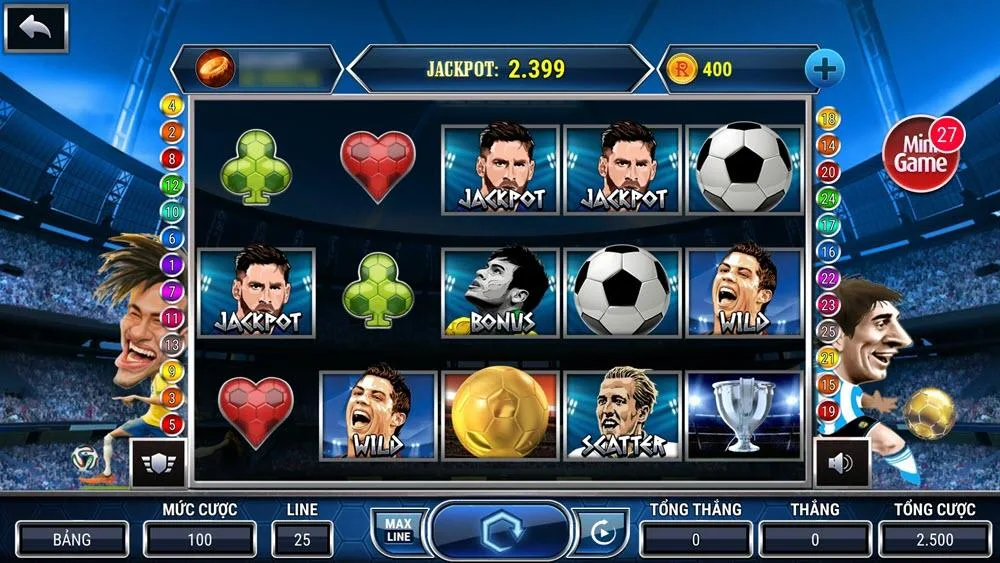This screenshot has height=563, width=1000.
Task: Highlight payline number 24
Action: click(828, 199)
